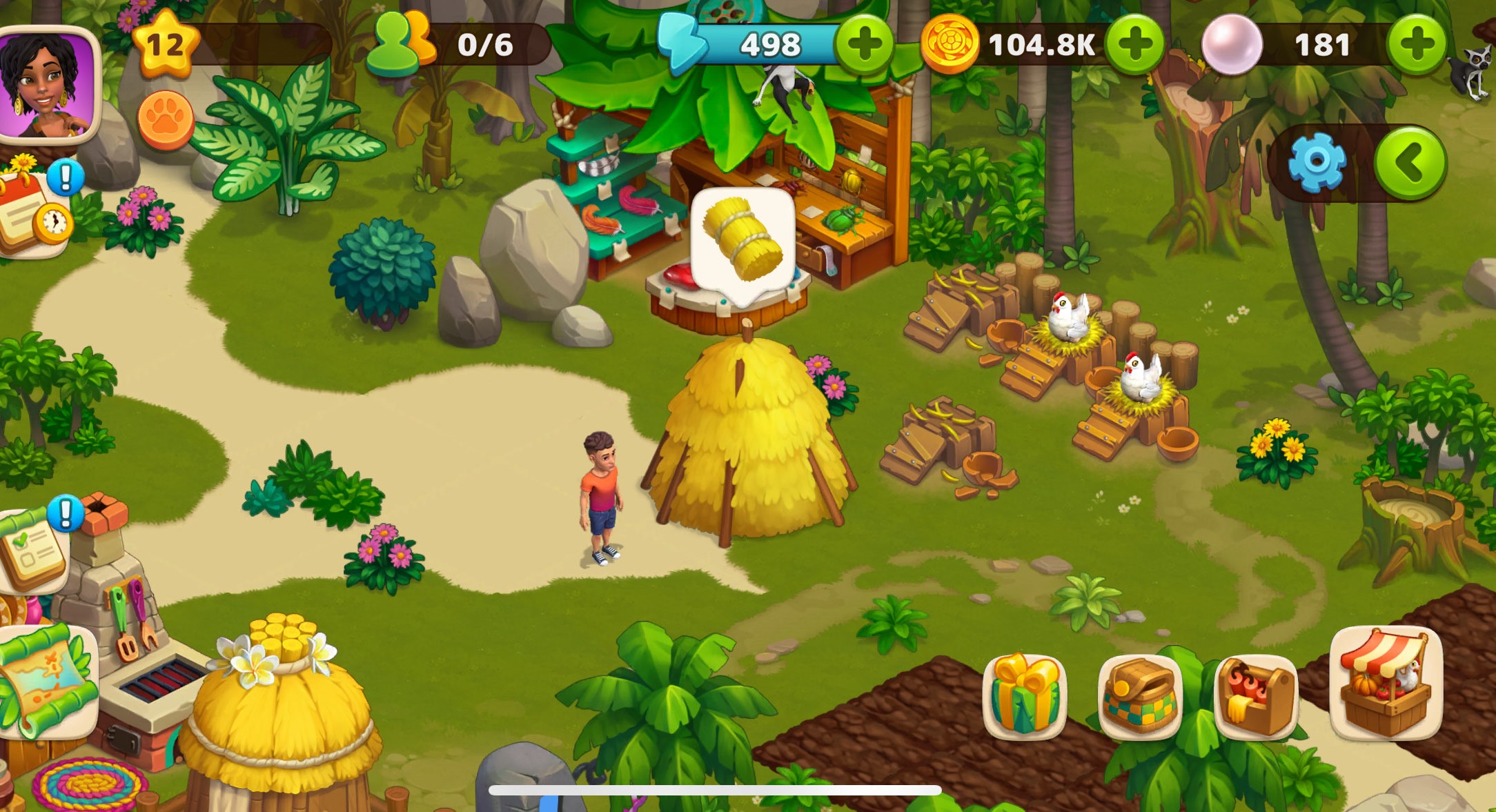Buy more coins with the plus button
Image resolution: width=1496 pixels, height=812 pixels.
point(1134,45)
